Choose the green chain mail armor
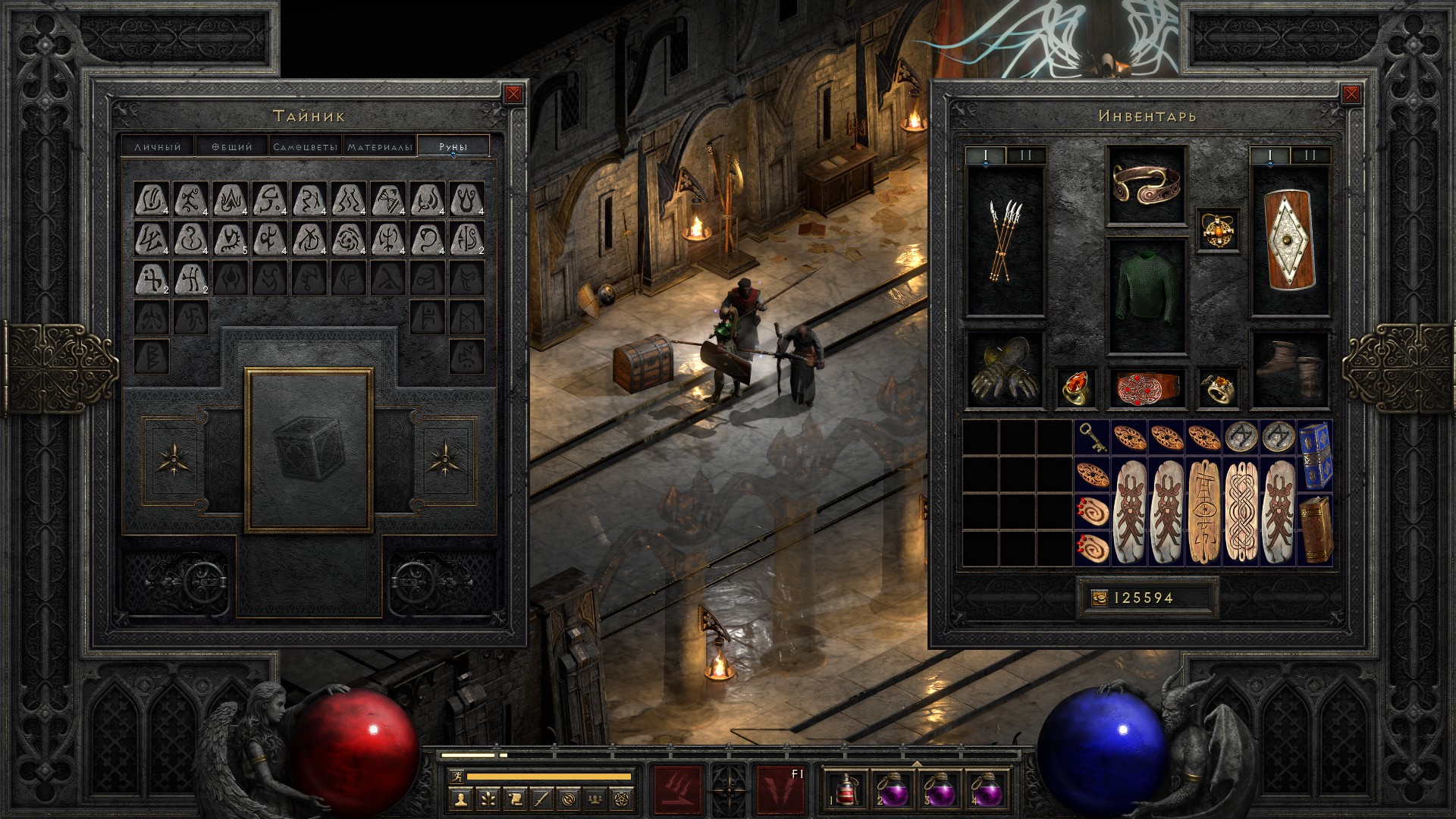Screen dimensions: 1456x819 tap(1147, 296)
